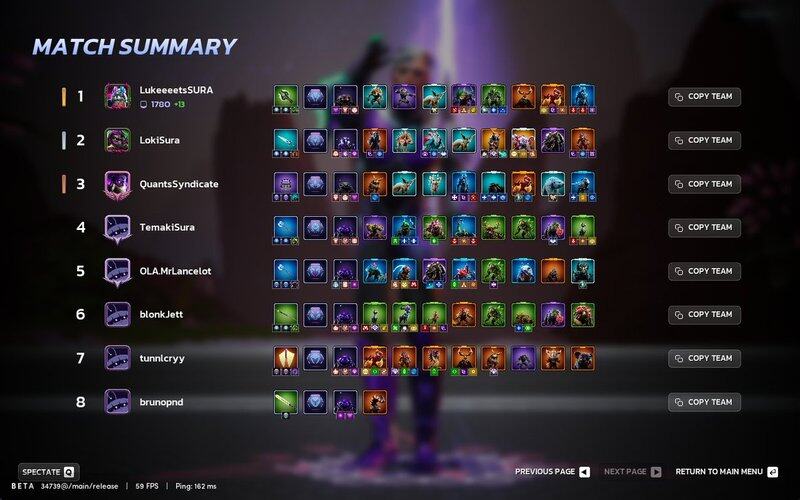
Task: Spectate the ongoing match
Action: pos(48,471)
